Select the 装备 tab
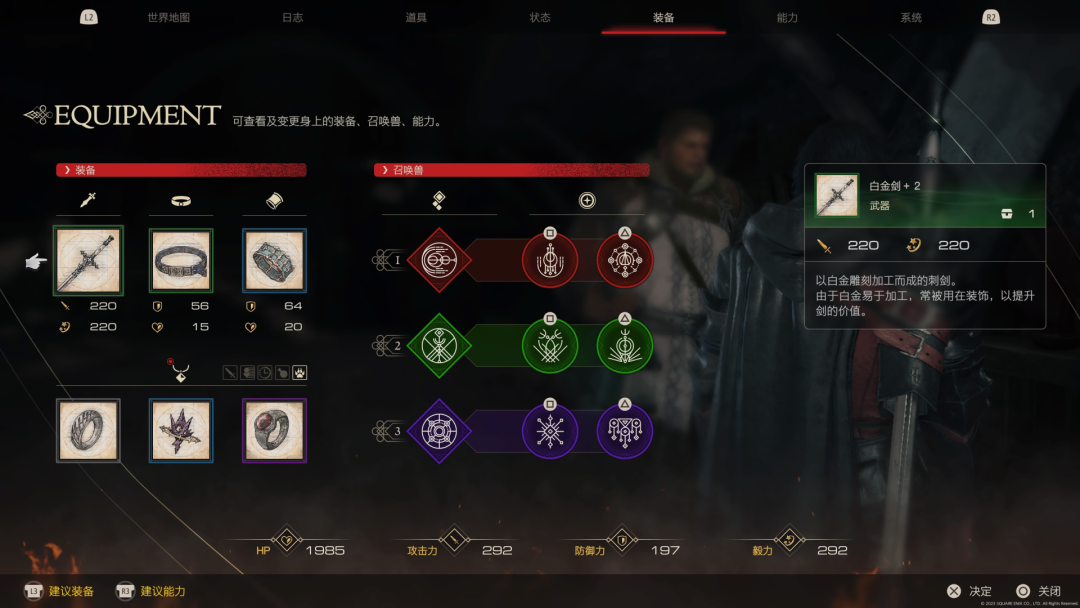1080x608 pixels. coord(663,18)
